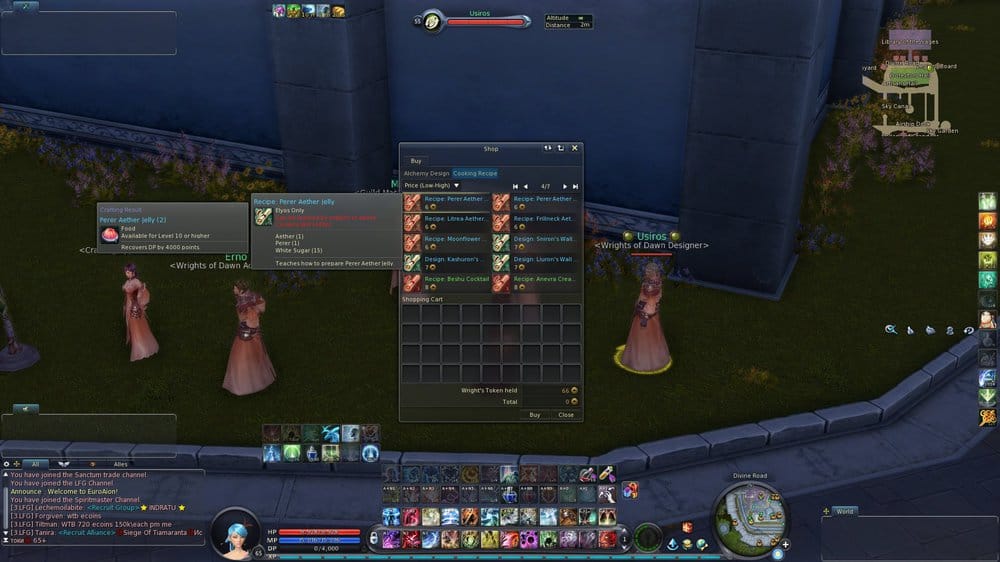Select the All chat tab

(x=34, y=464)
